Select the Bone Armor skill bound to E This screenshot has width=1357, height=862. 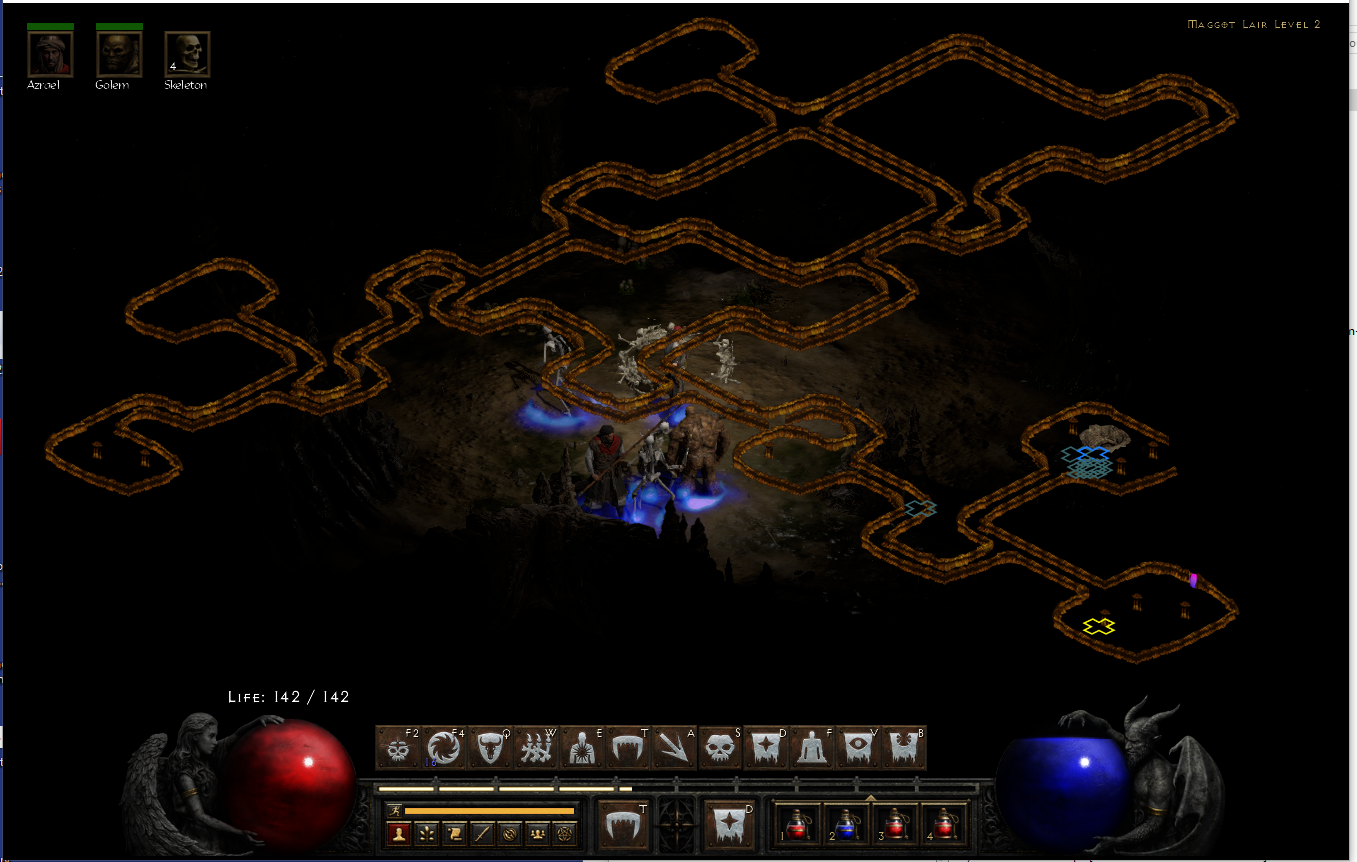click(x=582, y=746)
